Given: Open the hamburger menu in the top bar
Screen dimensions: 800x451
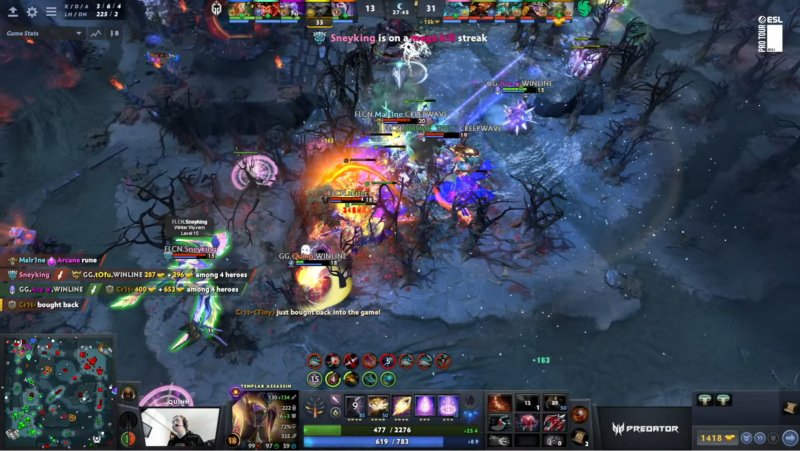Looking at the screenshot, I should [51, 12].
